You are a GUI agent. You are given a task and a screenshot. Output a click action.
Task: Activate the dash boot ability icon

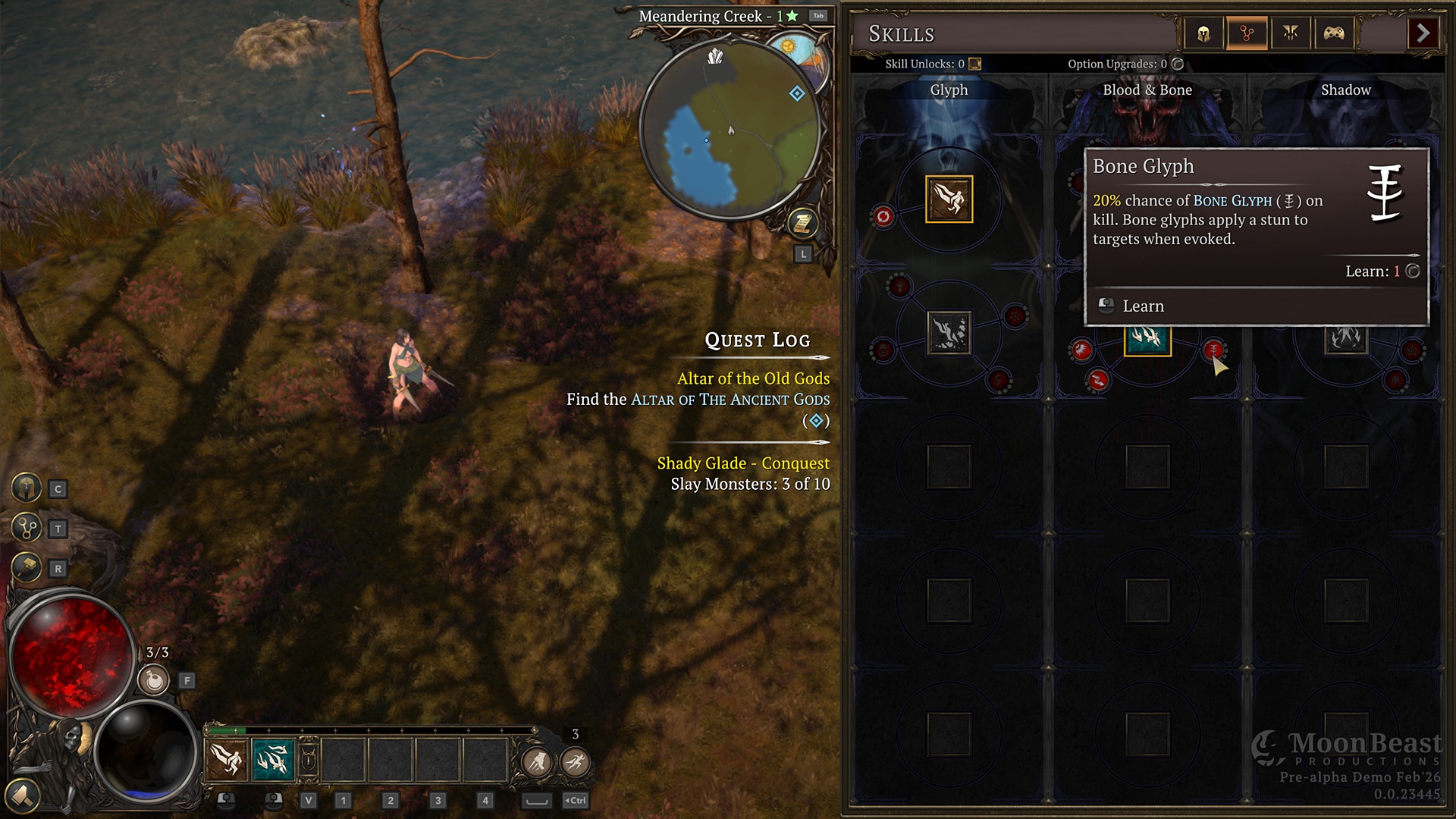click(x=537, y=761)
